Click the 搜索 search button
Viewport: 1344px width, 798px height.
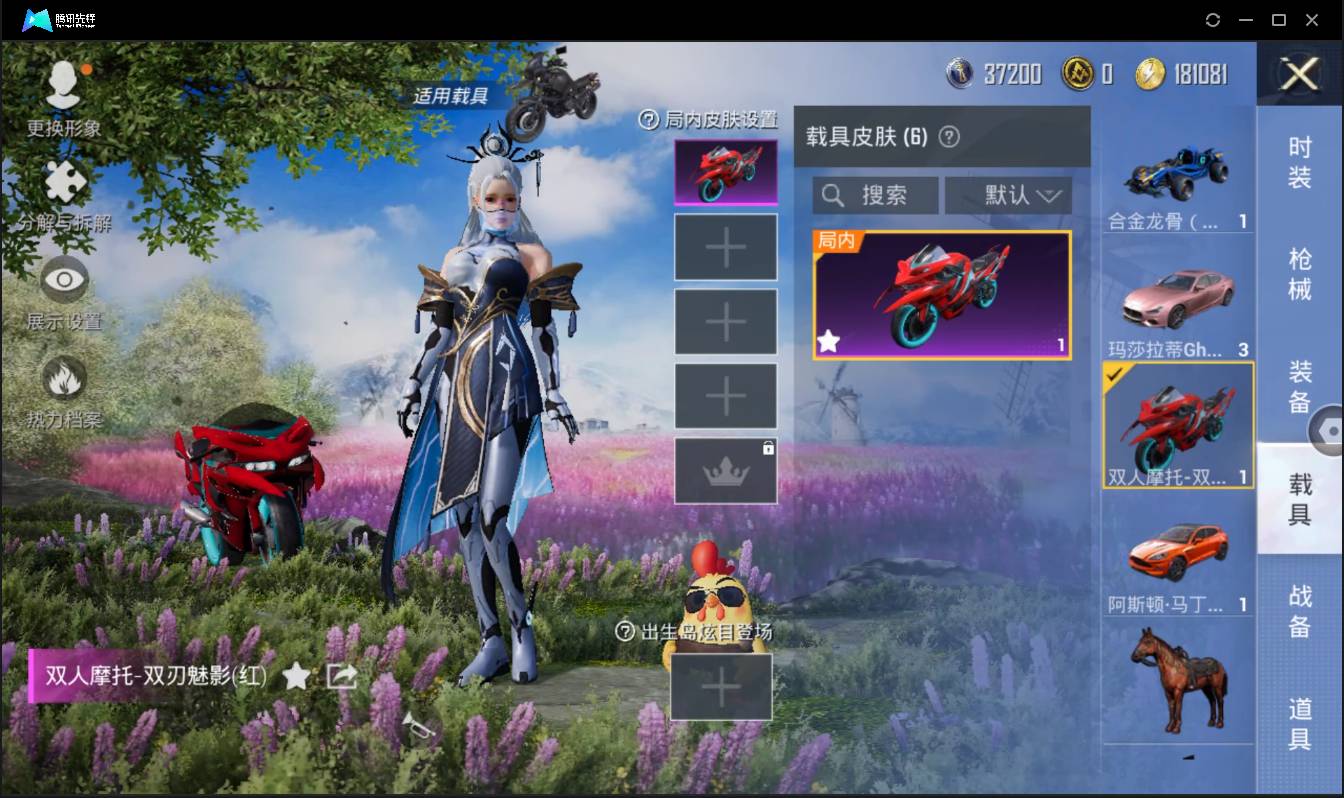pos(885,195)
